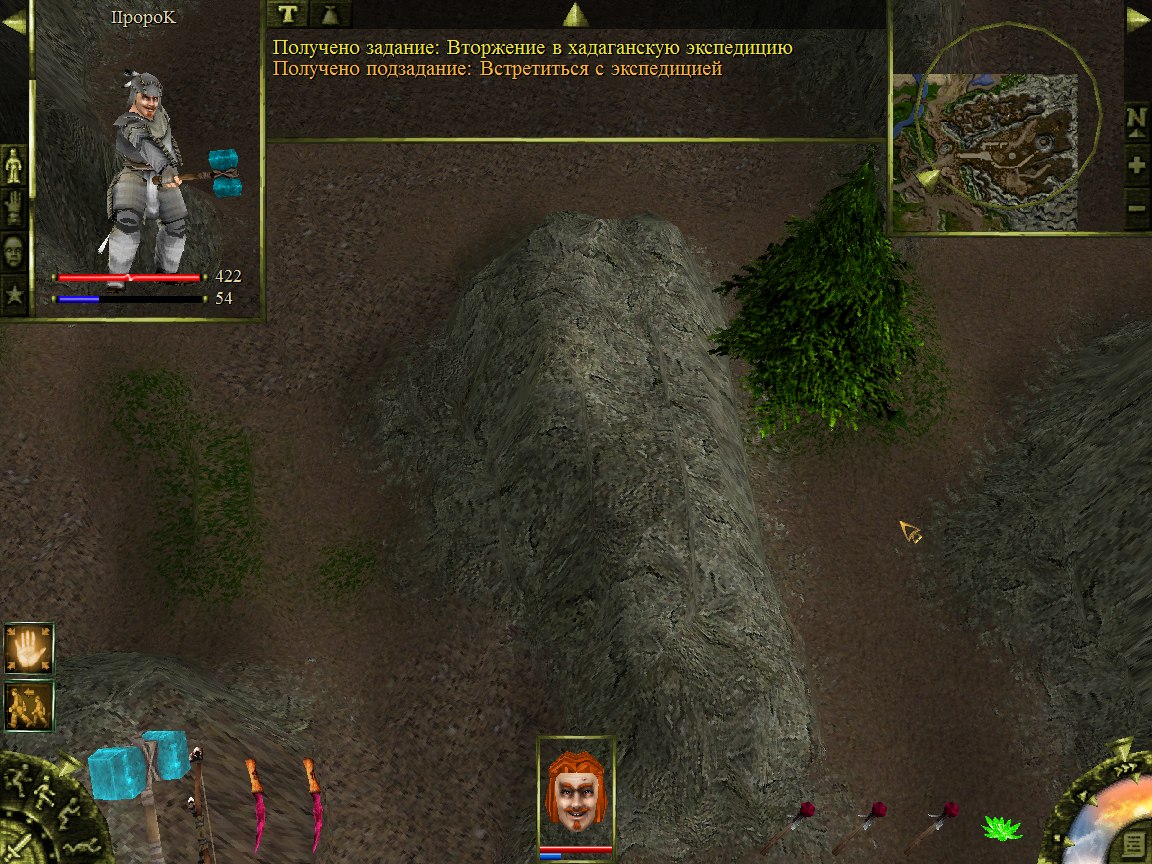The width and height of the screenshot is (1152, 864).
Task: Open the face mask tab on the hero panel
Action: 14,251
